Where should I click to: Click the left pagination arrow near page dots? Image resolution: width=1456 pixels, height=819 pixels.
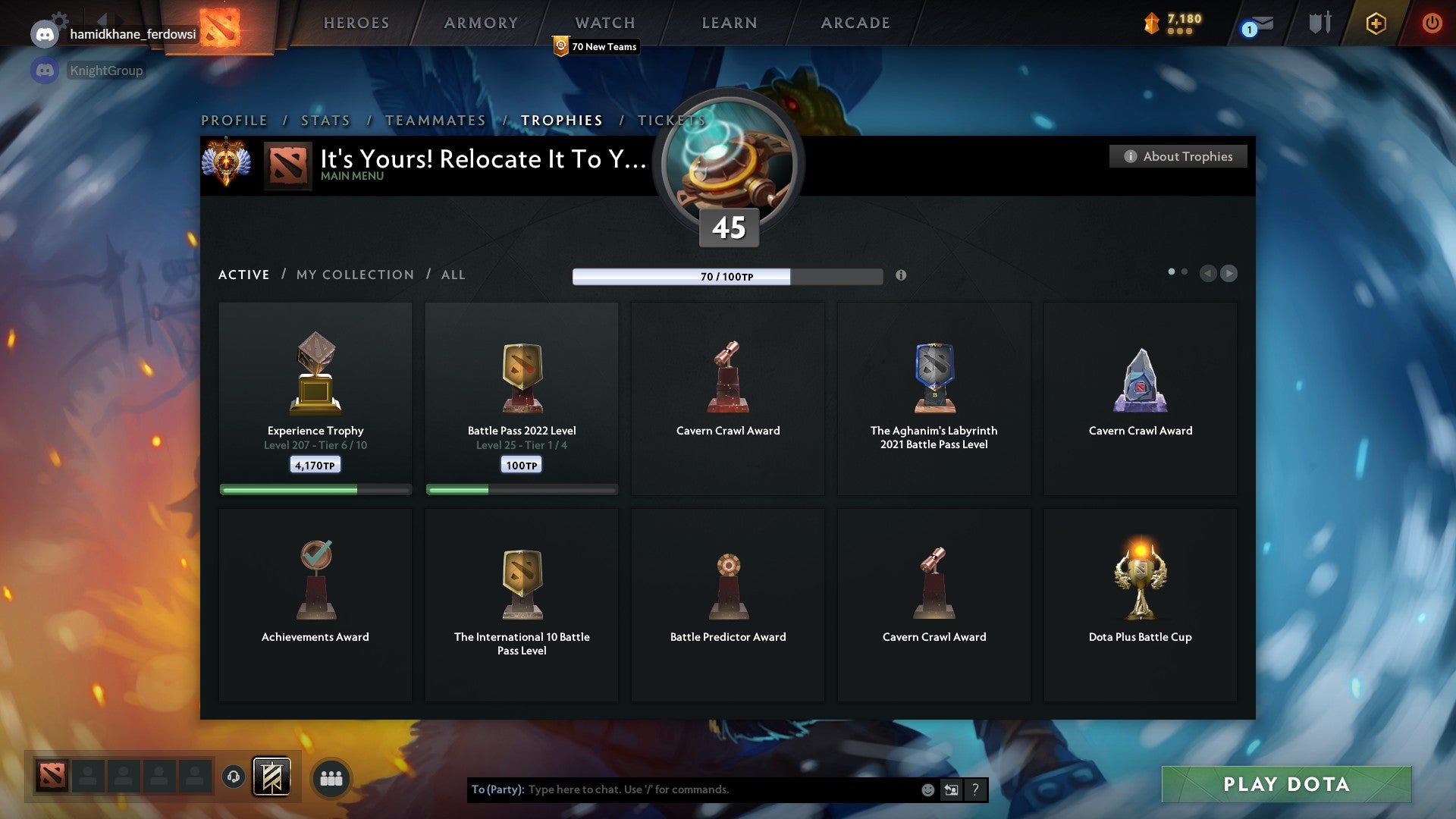(1209, 274)
